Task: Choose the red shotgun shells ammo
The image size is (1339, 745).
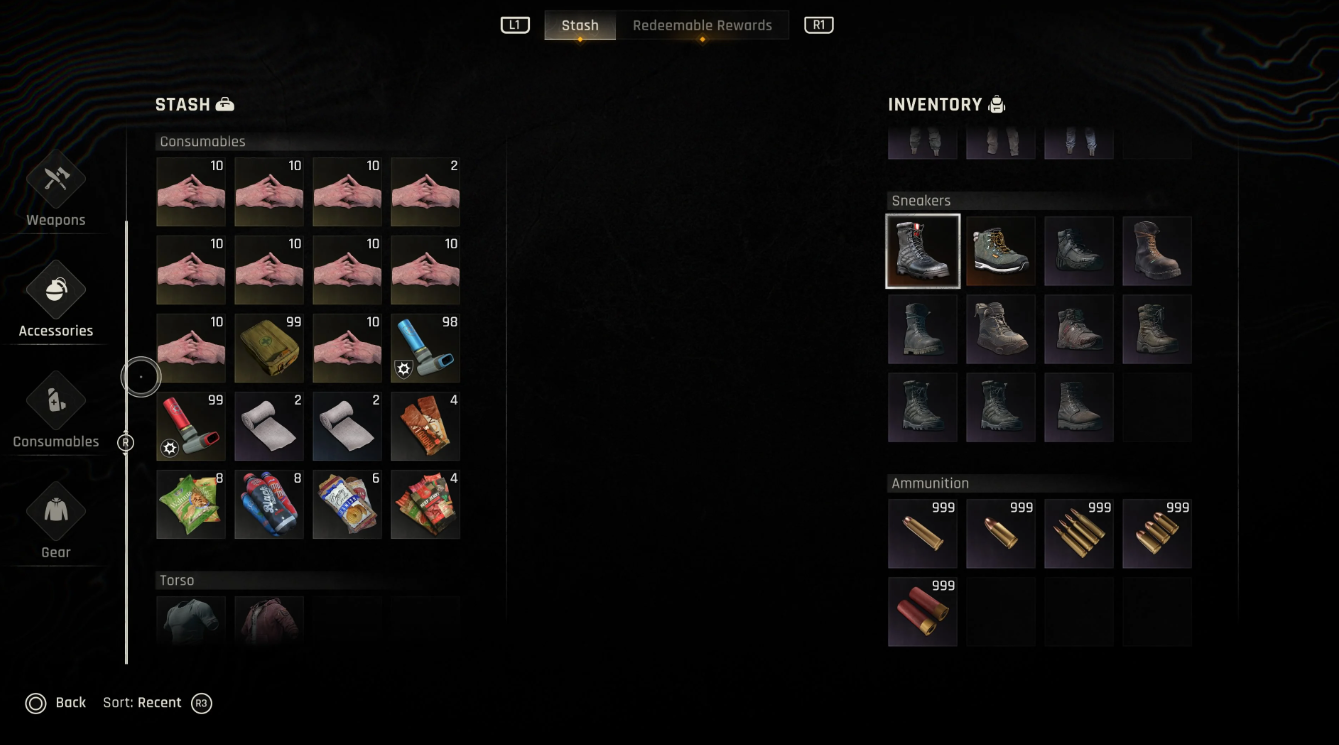Action: pyautogui.click(x=923, y=611)
